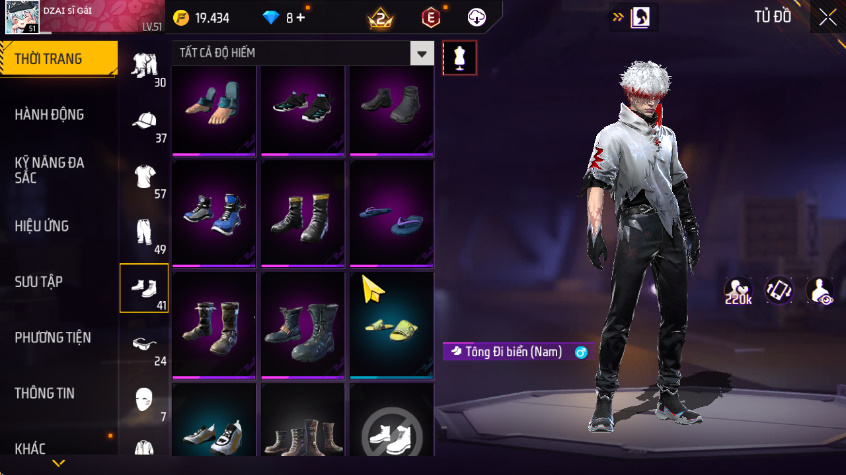846x475 pixels.
Task: Pick the barefoot with teal cuffs item
Action: click(215, 108)
